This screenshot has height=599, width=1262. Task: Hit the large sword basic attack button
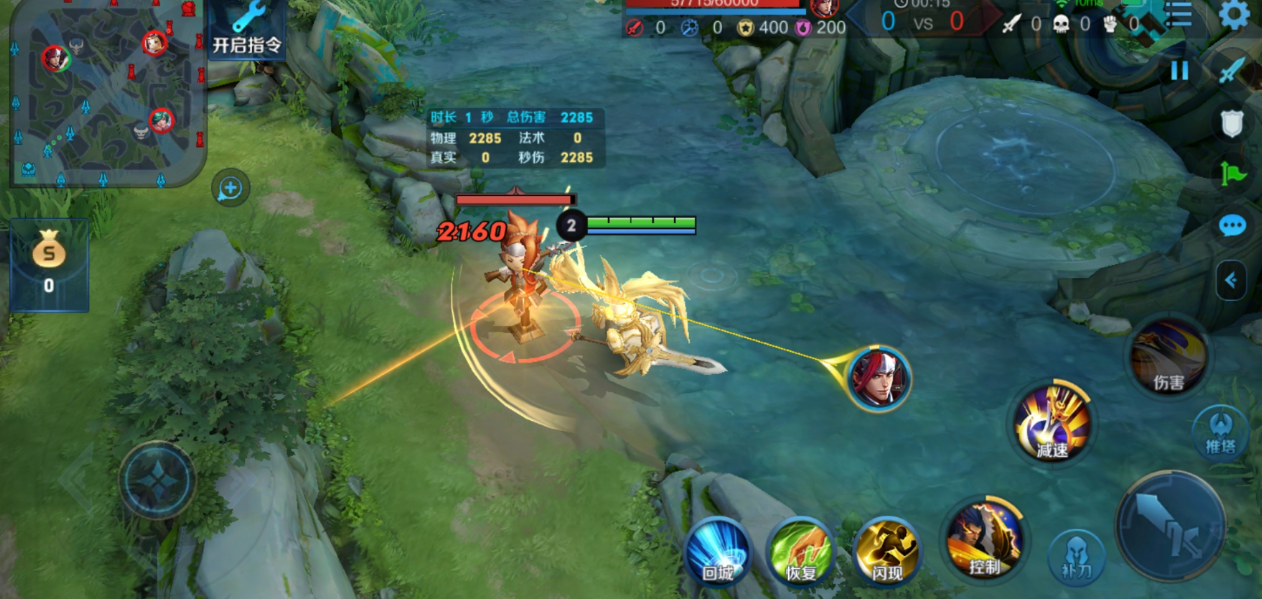pyautogui.click(x=1171, y=525)
